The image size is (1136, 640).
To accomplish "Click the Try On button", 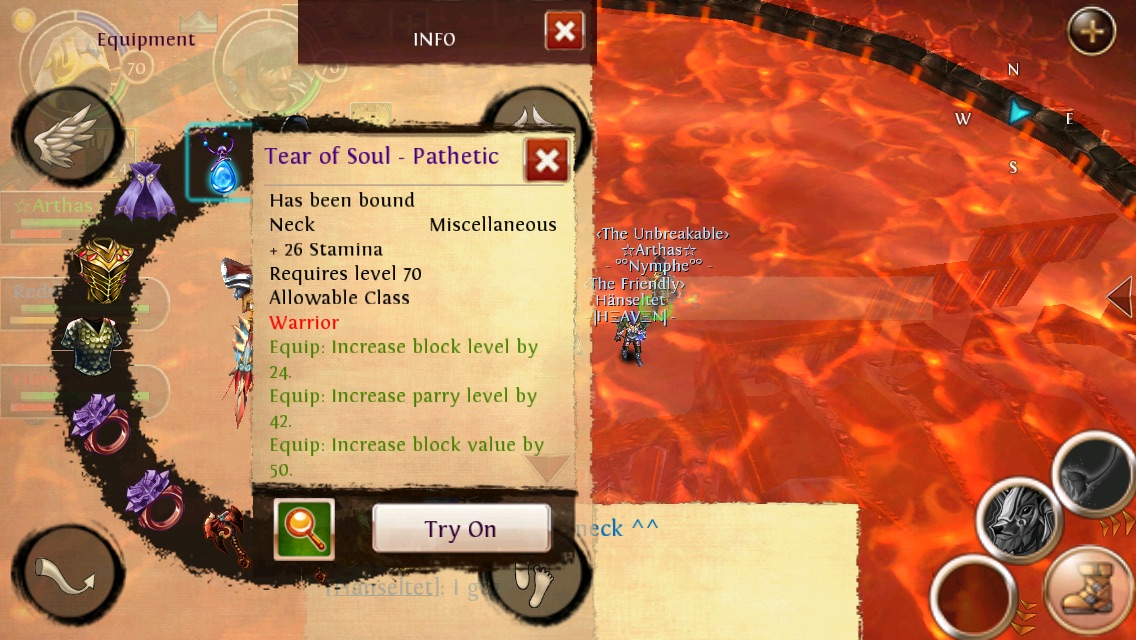I will click(x=461, y=528).
